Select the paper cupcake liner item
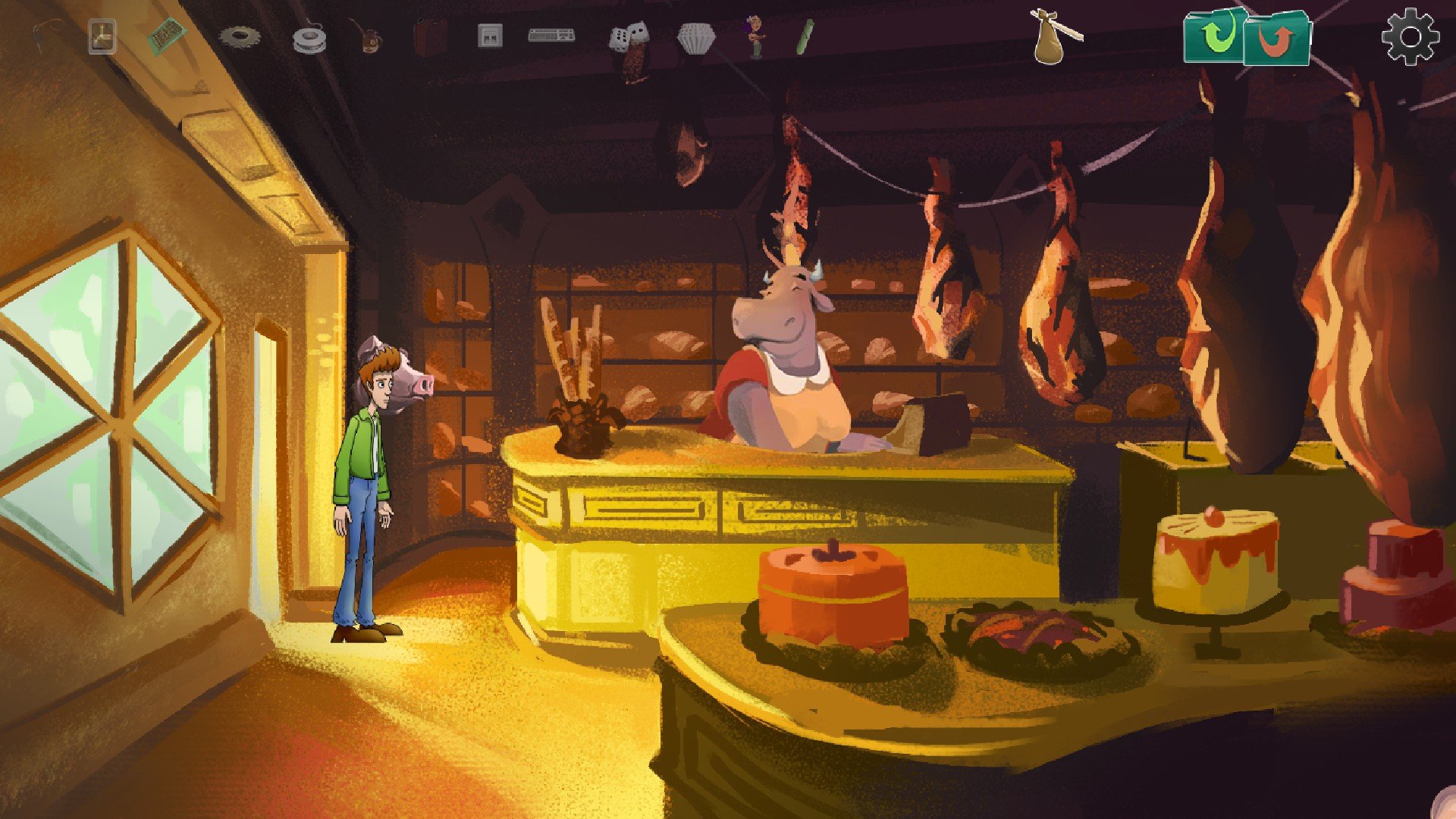This screenshot has width=1456, height=819. click(695, 38)
